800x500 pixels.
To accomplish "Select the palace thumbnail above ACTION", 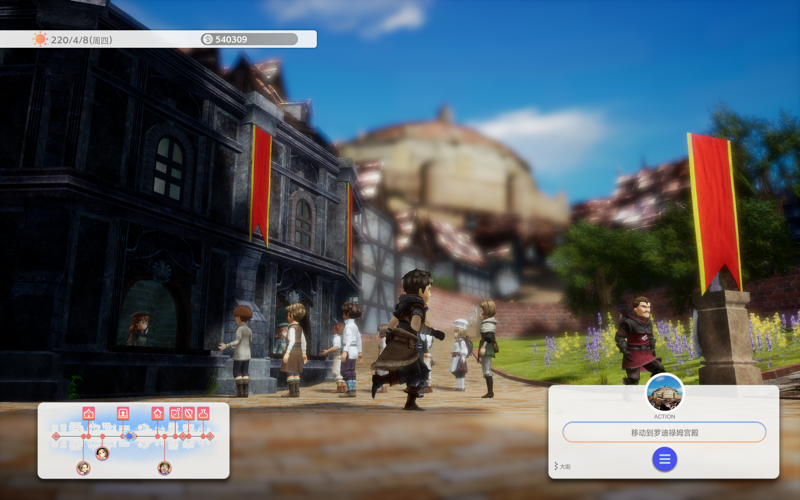I will tap(664, 392).
